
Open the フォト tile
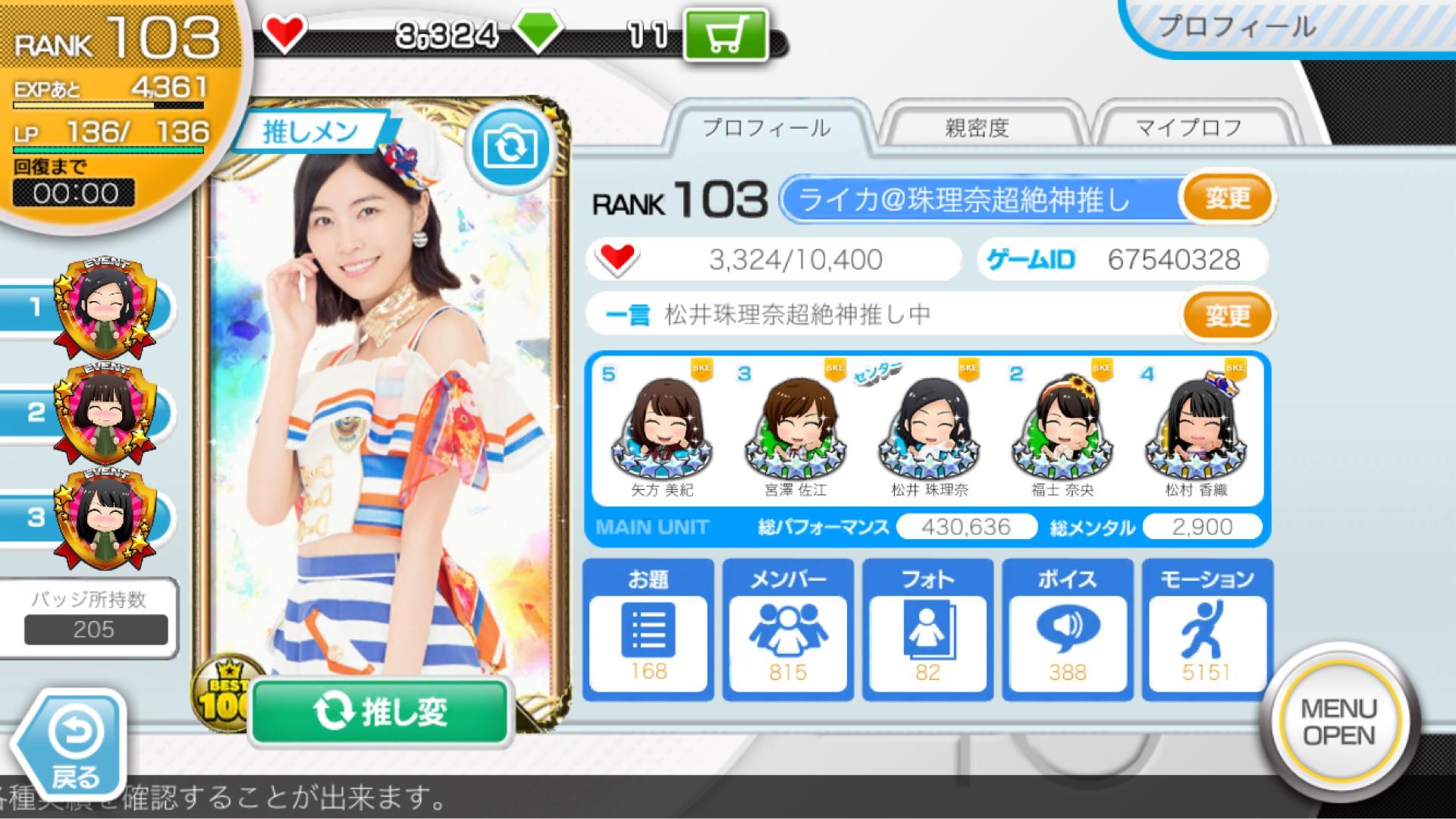pos(927,629)
